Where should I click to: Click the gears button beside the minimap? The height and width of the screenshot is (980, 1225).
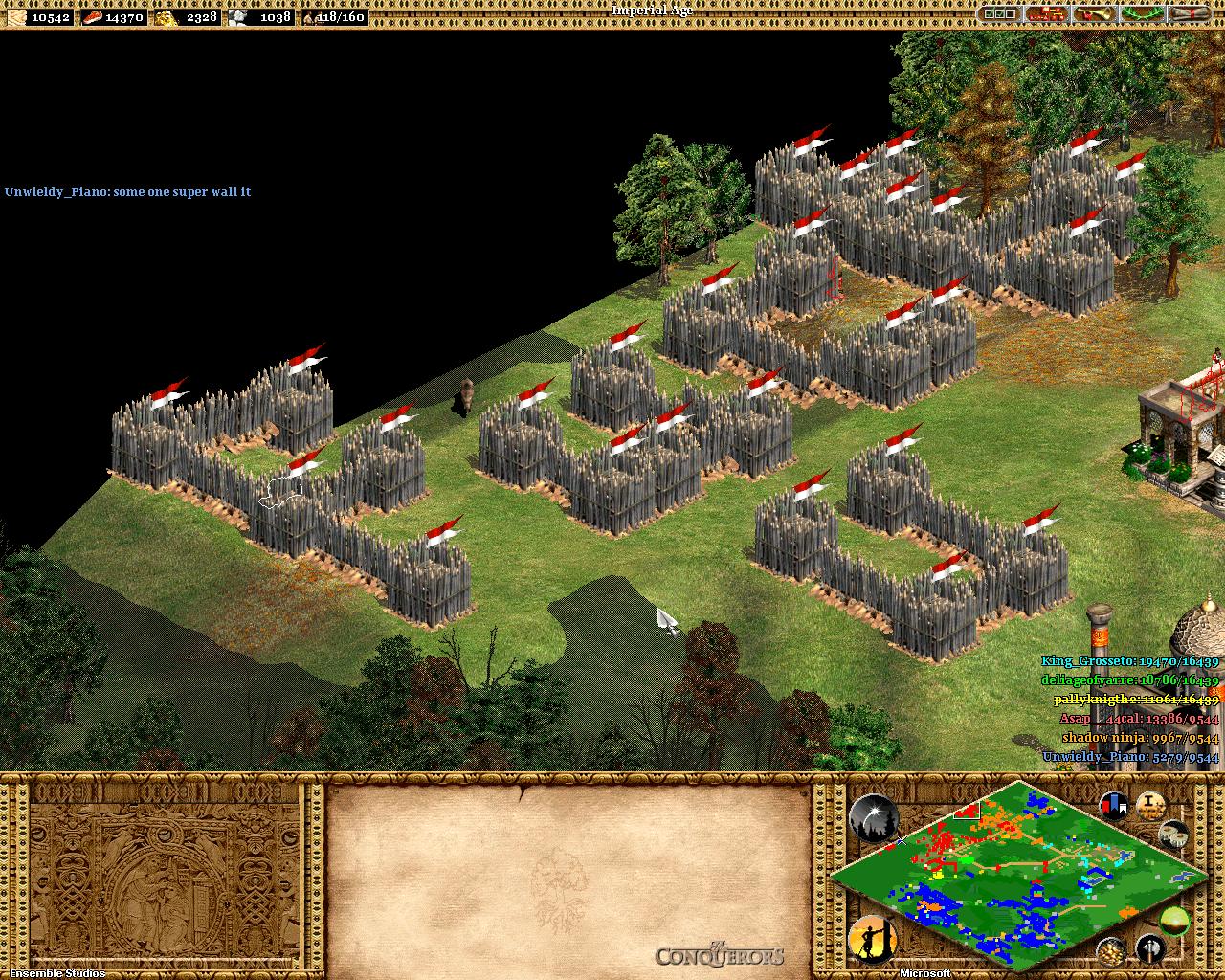tap(1173, 835)
